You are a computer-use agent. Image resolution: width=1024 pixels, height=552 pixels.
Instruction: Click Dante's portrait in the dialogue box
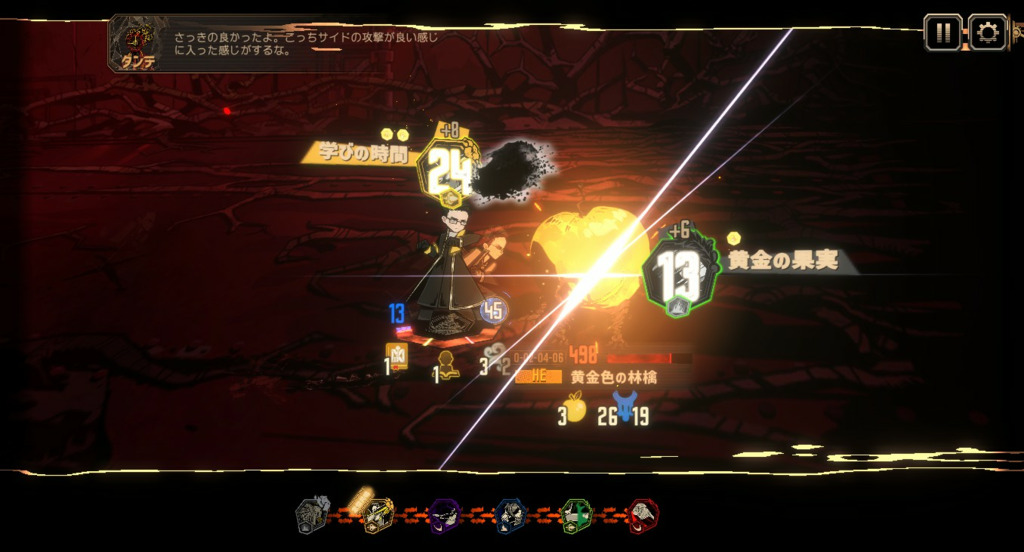click(139, 42)
